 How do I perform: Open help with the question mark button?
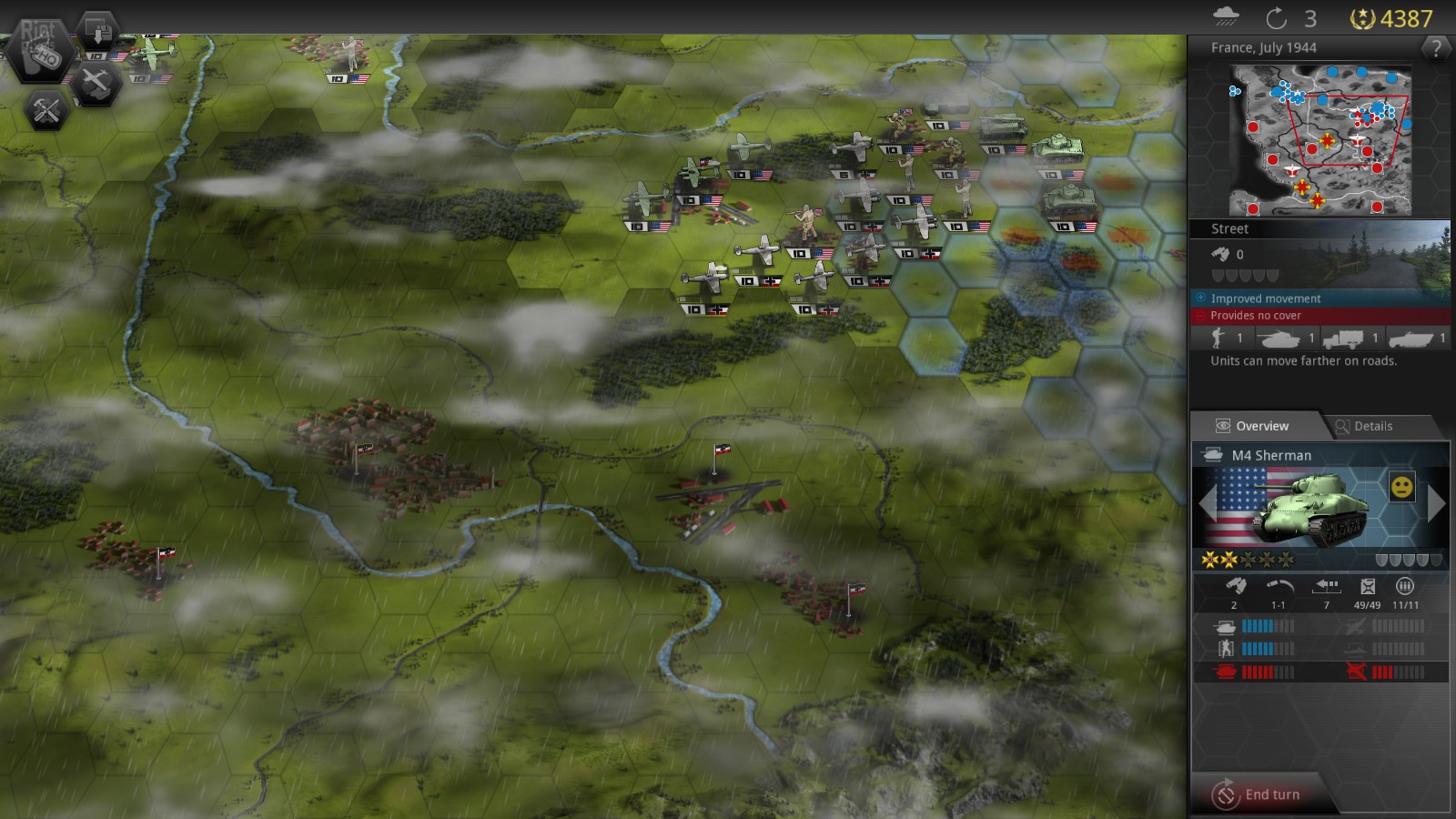tap(1436, 48)
